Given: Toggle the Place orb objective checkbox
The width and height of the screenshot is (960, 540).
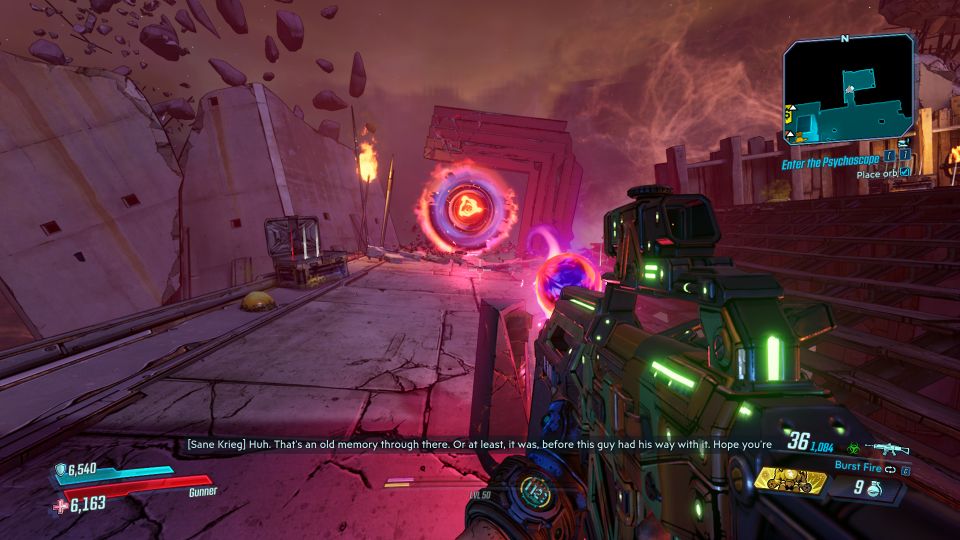Looking at the screenshot, I should point(905,173).
